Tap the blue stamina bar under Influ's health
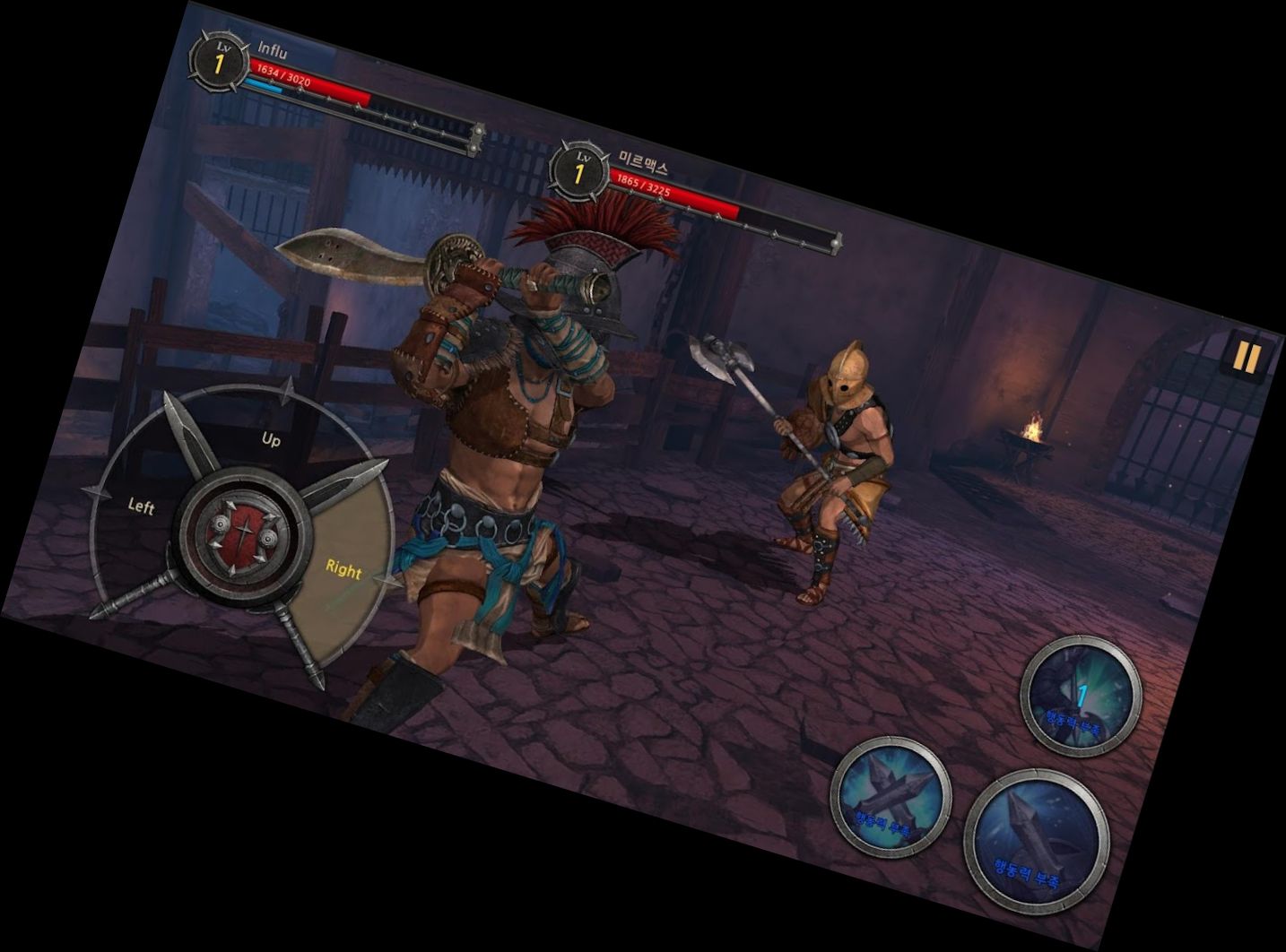 263,86
